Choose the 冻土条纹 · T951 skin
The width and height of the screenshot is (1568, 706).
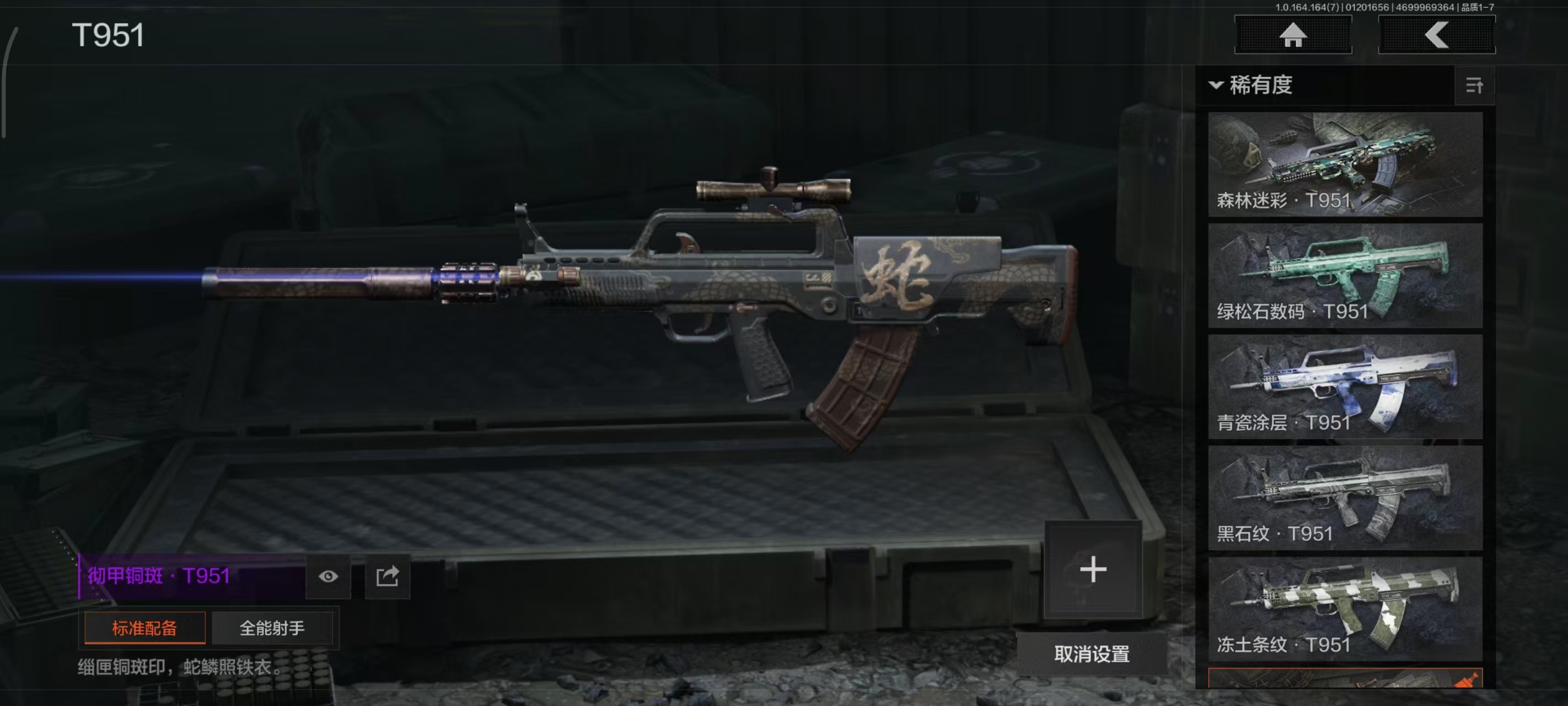[x=1345, y=608]
